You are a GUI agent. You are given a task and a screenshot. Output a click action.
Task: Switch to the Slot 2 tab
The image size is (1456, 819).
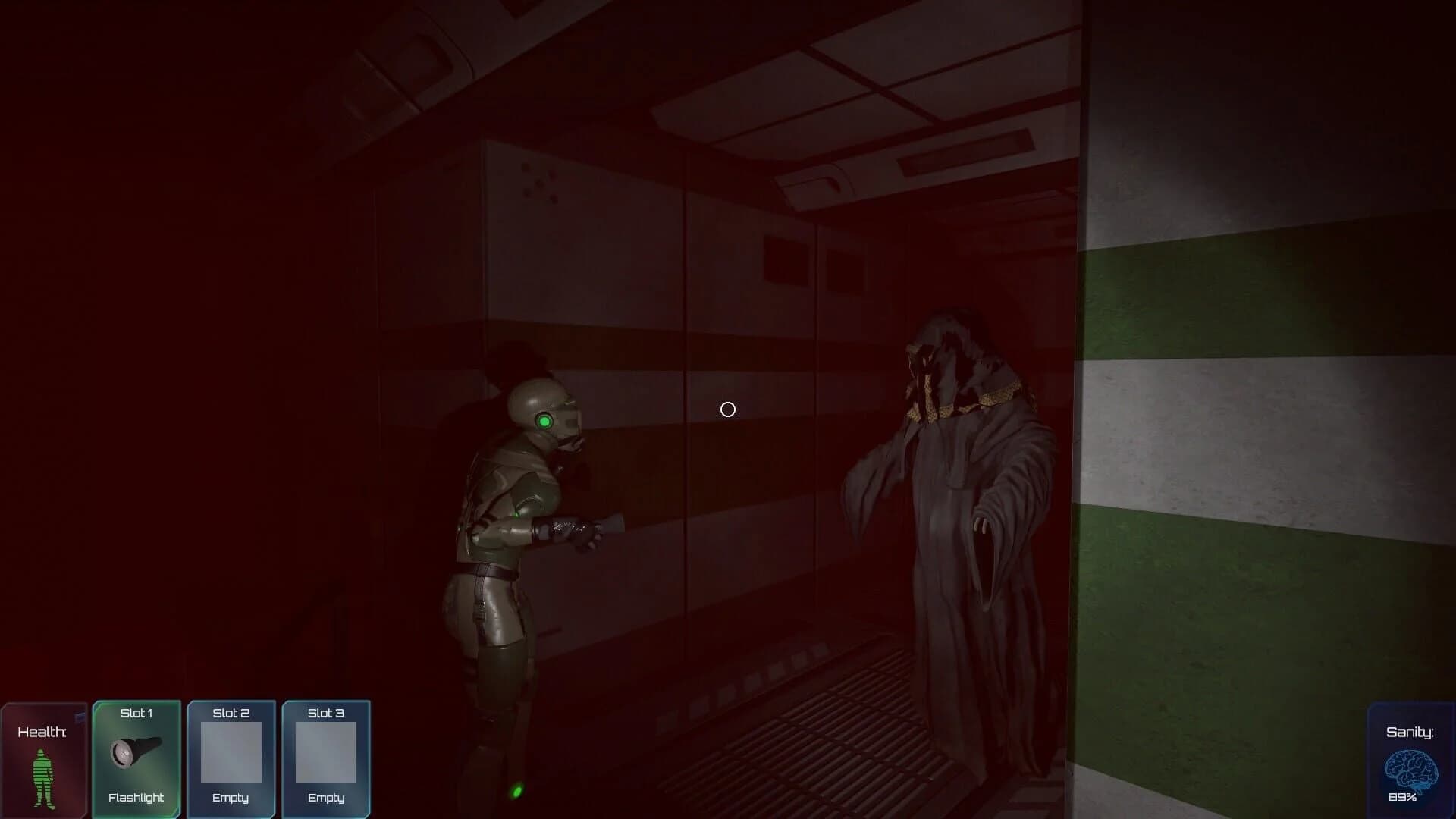tap(231, 713)
